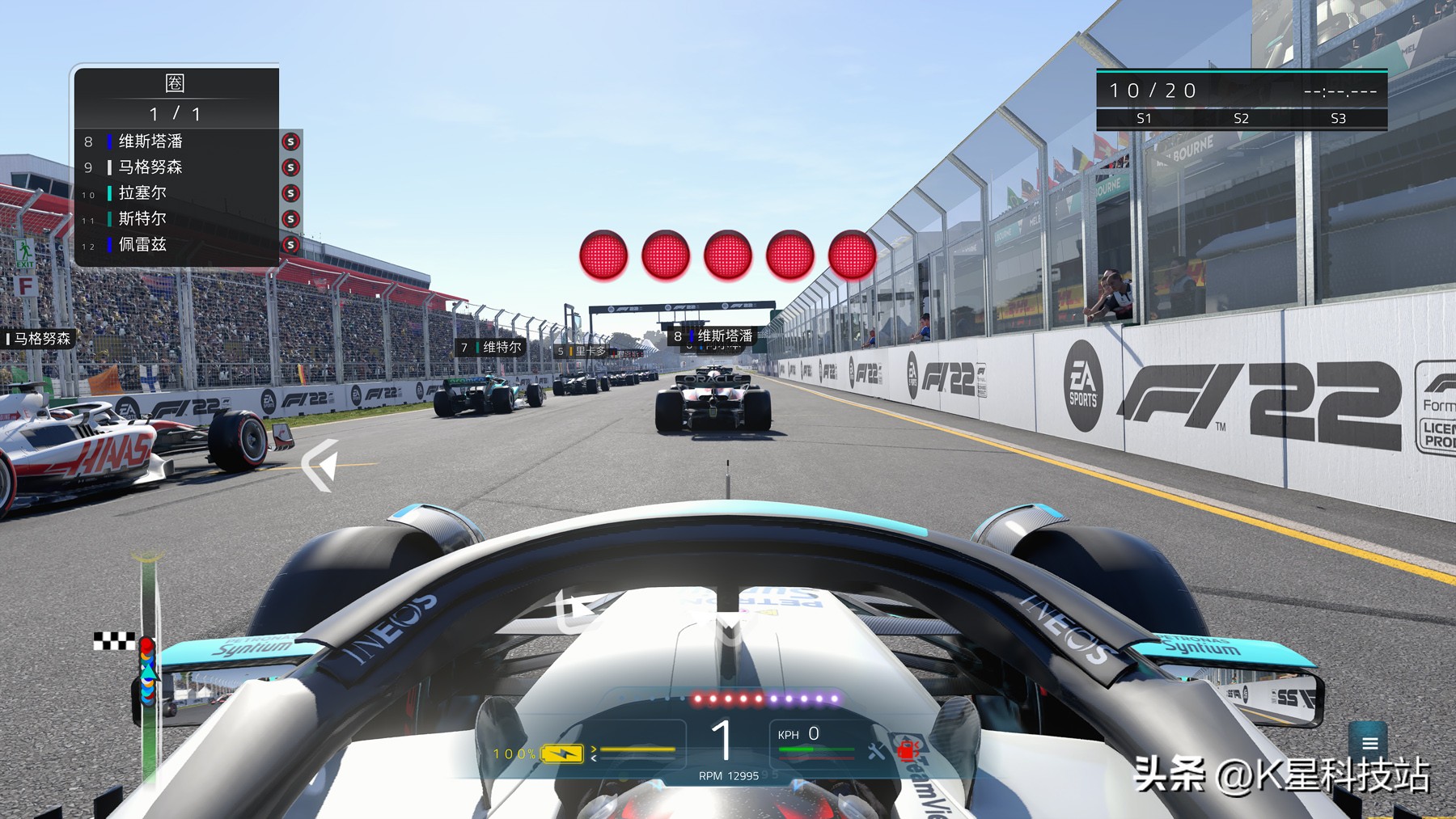Expand the 圈 lap counter panel header
Image resolution: width=1456 pixels, height=819 pixels.
click(x=176, y=83)
